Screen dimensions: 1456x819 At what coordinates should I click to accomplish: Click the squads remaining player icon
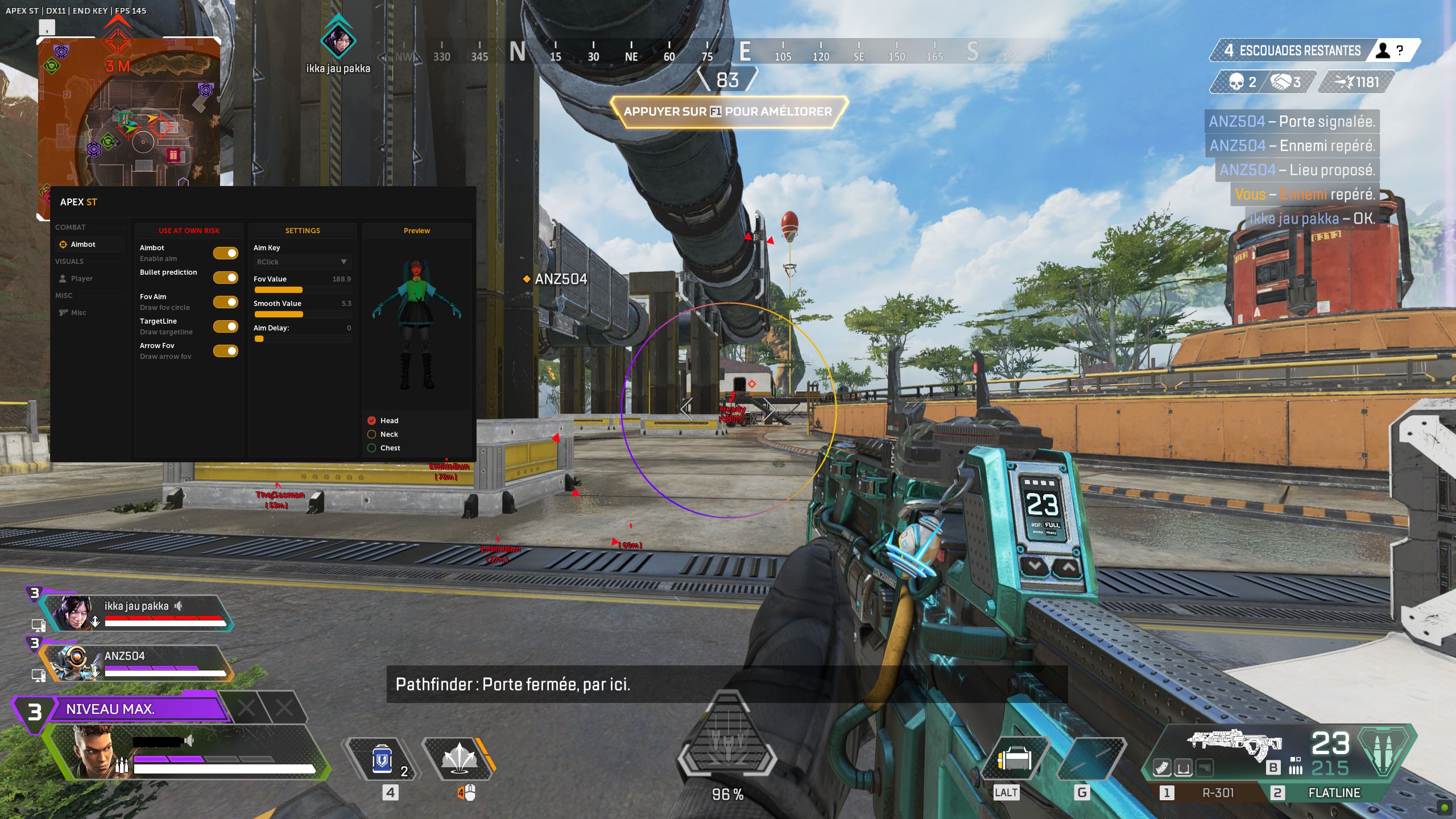(1383, 51)
